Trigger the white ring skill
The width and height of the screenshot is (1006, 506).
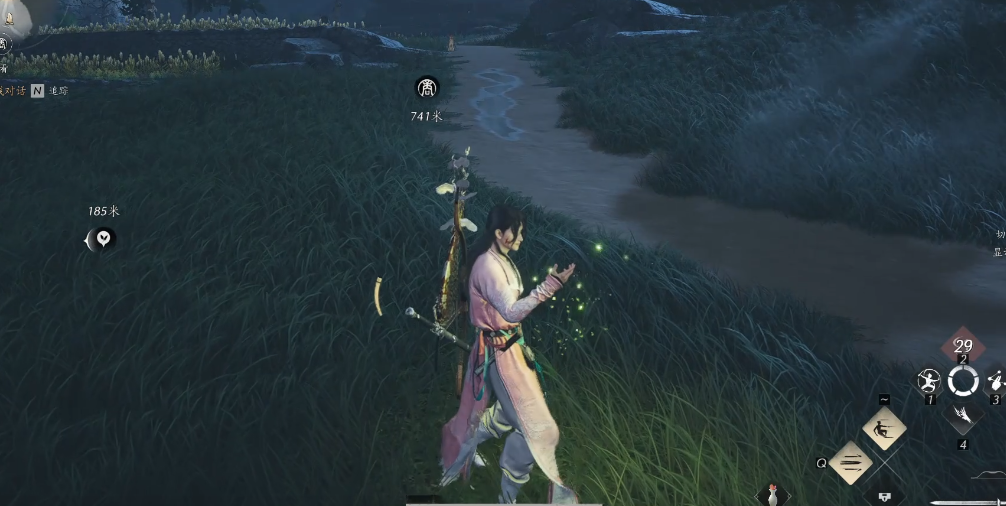click(963, 380)
